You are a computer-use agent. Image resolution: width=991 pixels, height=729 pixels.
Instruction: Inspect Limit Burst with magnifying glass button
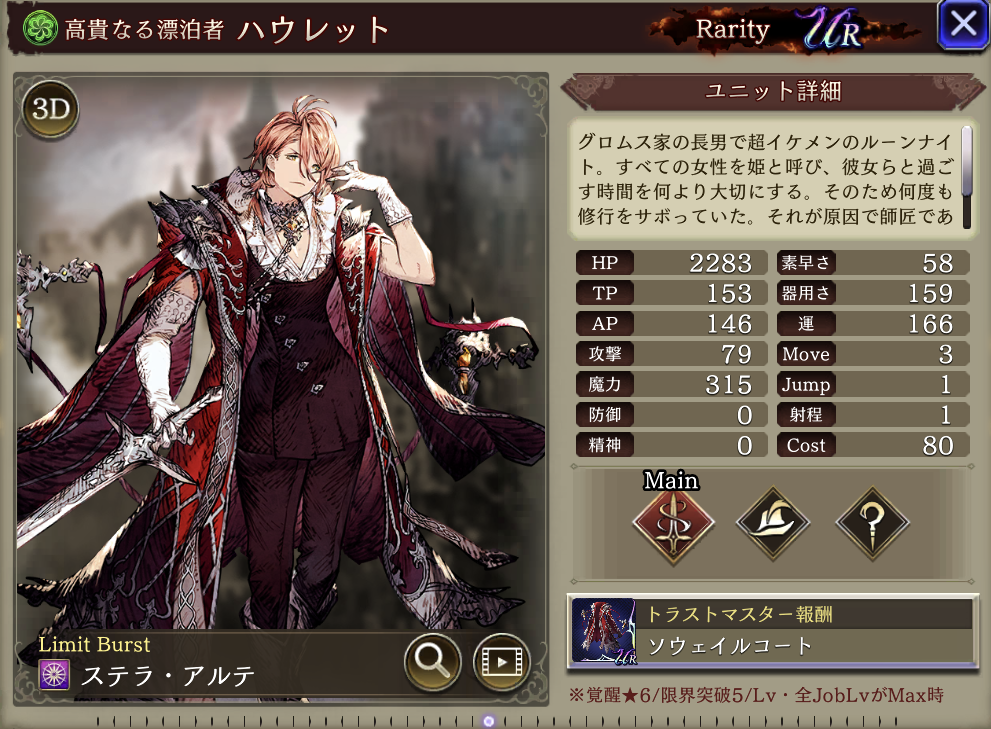(x=432, y=661)
